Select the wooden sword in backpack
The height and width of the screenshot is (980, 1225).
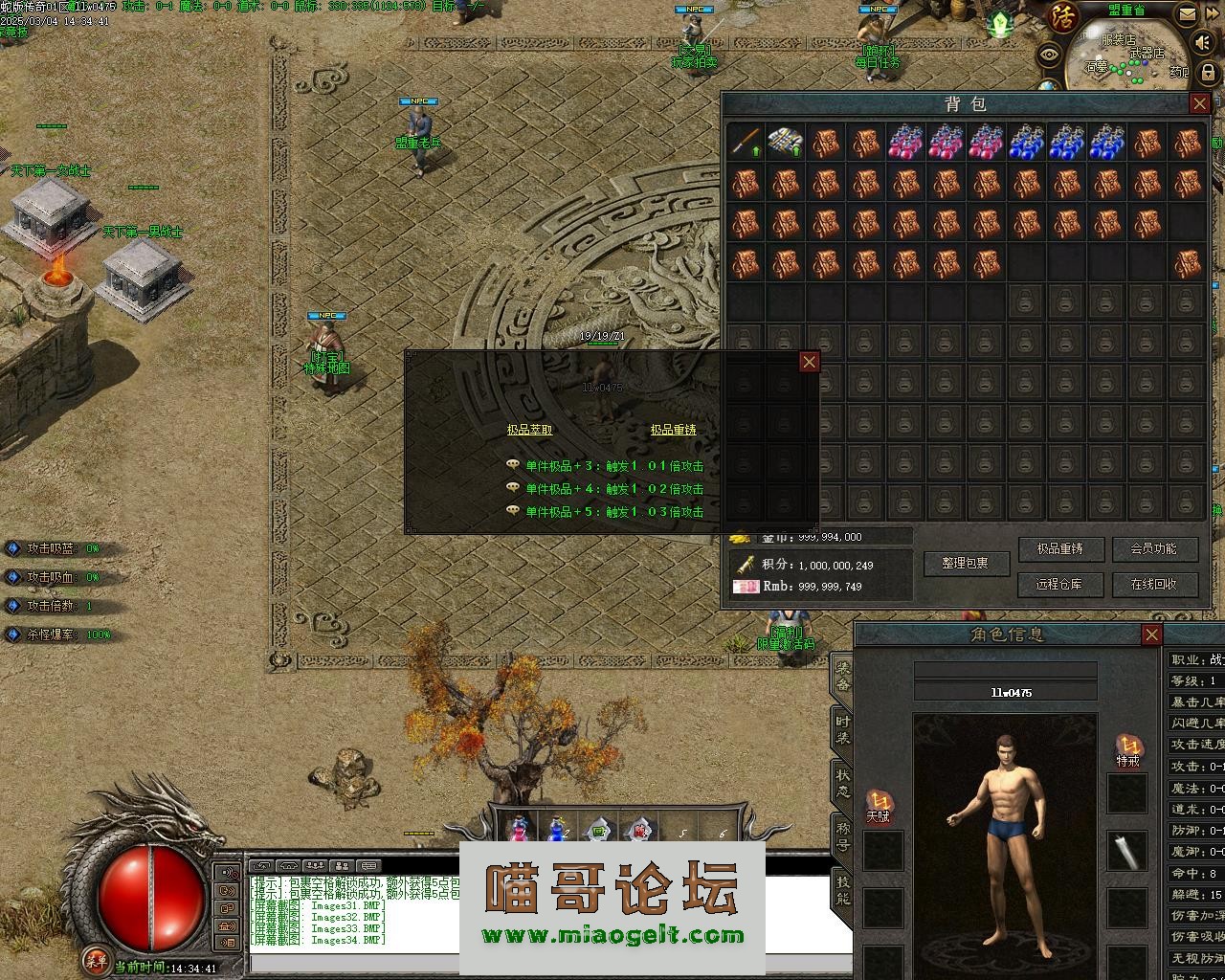tap(746, 142)
